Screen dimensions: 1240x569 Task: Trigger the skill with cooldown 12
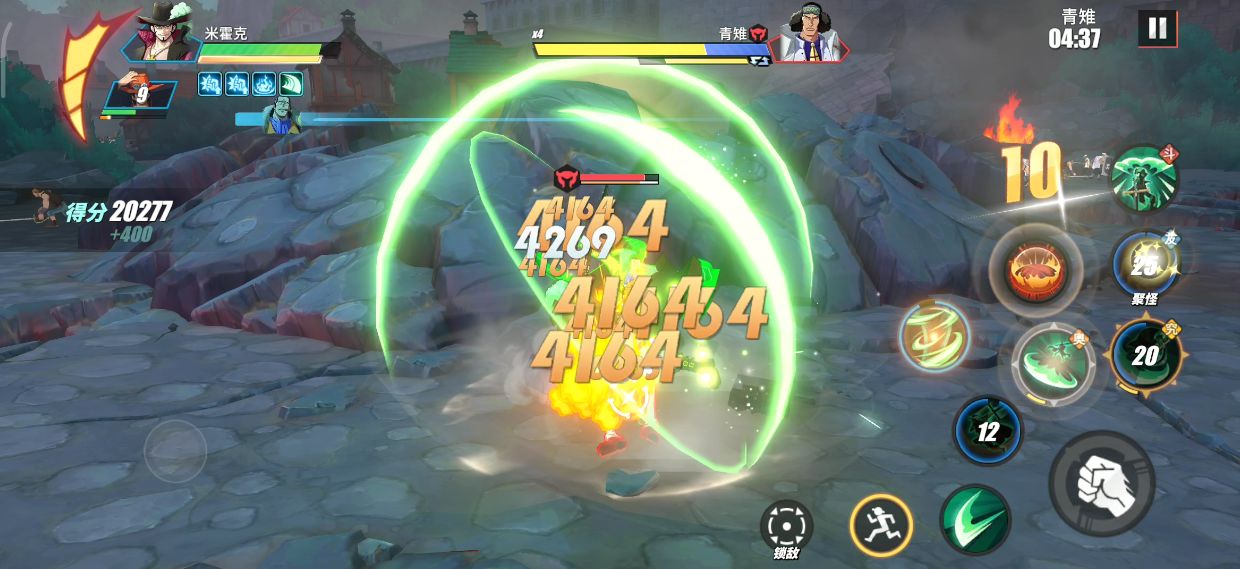987,431
